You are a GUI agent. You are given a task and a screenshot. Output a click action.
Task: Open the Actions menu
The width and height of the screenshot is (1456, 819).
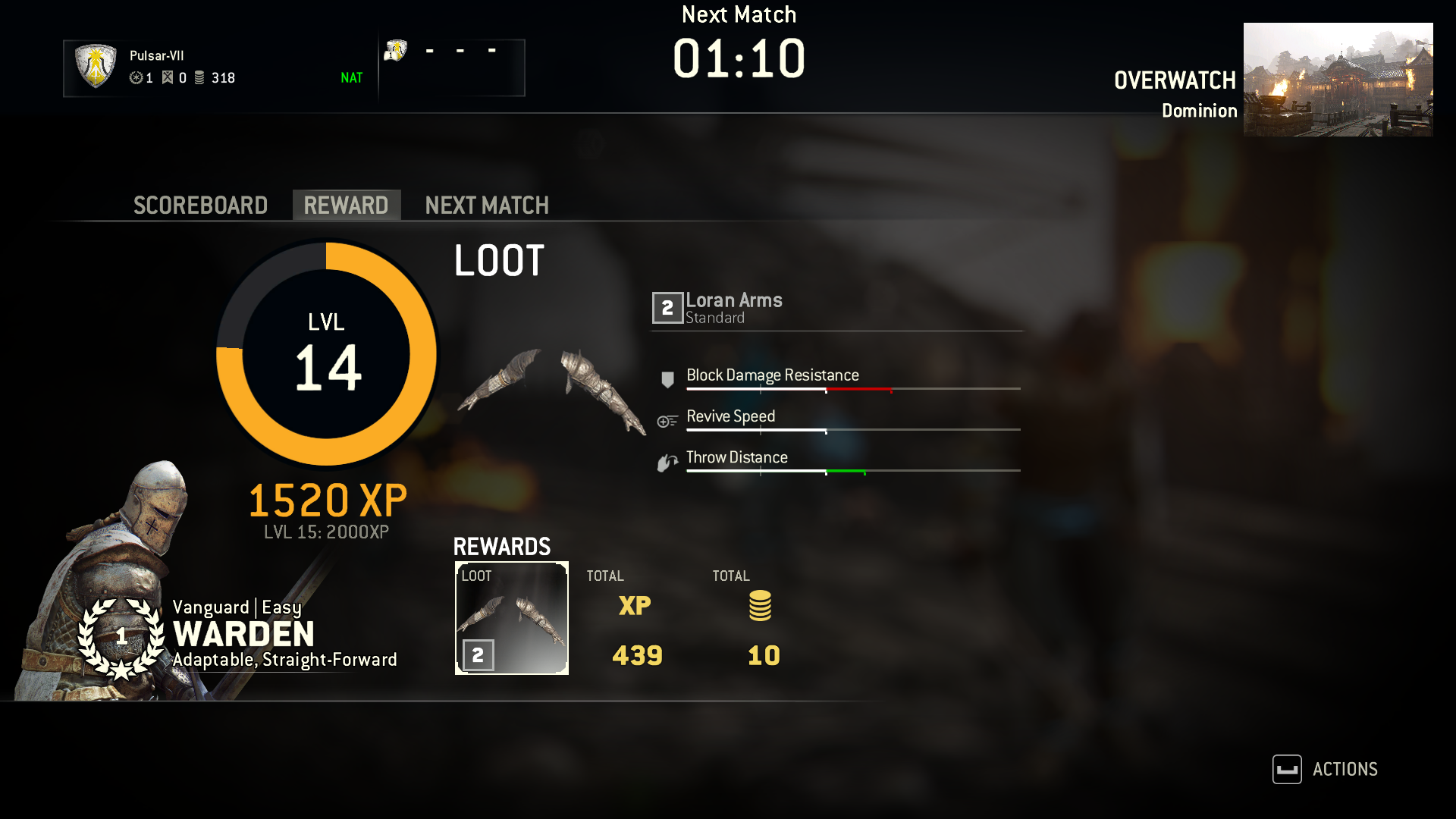tap(1326, 769)
